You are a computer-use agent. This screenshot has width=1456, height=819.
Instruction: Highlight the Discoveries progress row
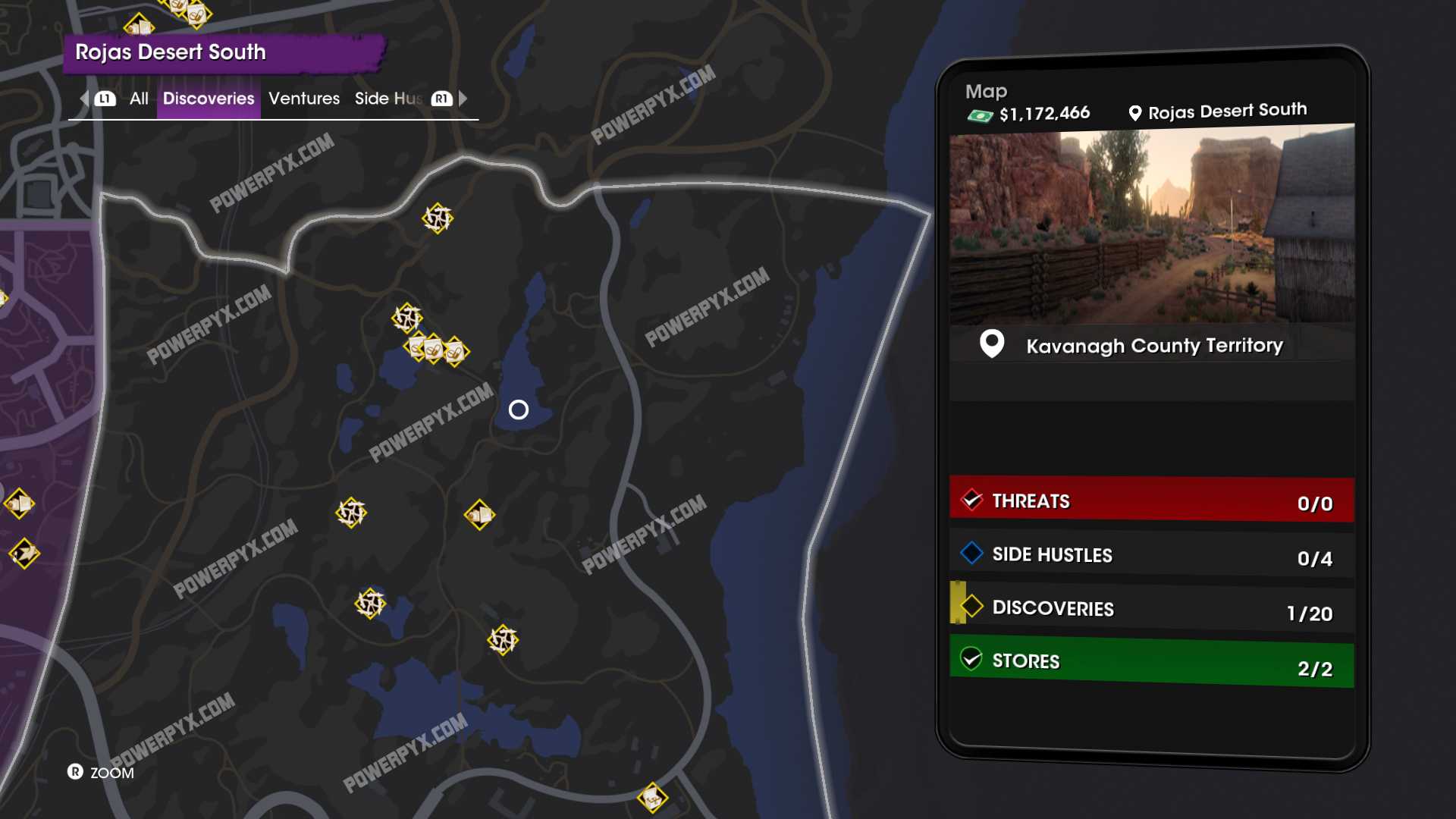click(x=1151, y=608)
